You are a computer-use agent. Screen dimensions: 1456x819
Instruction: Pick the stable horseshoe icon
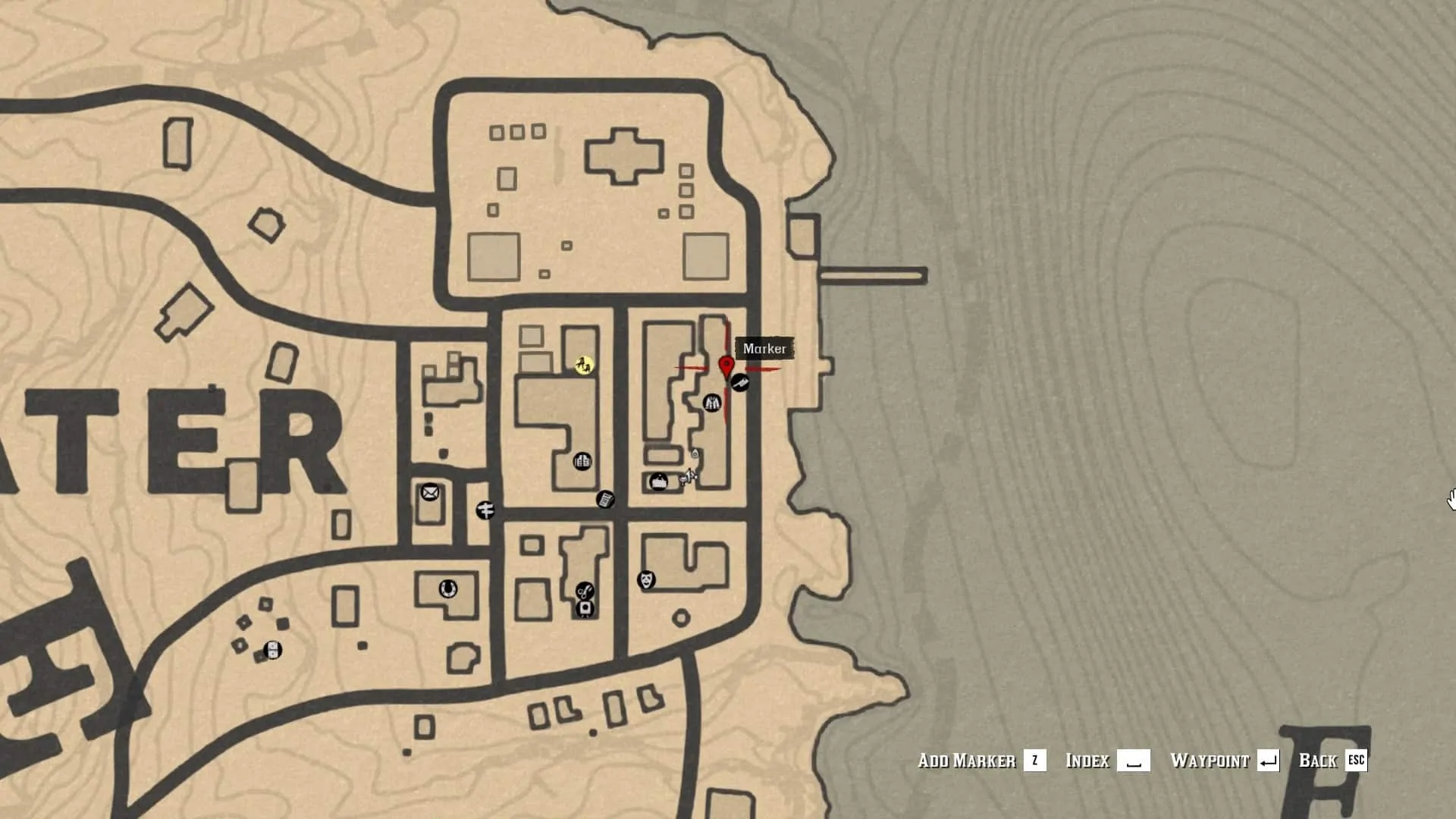(447, 588)
